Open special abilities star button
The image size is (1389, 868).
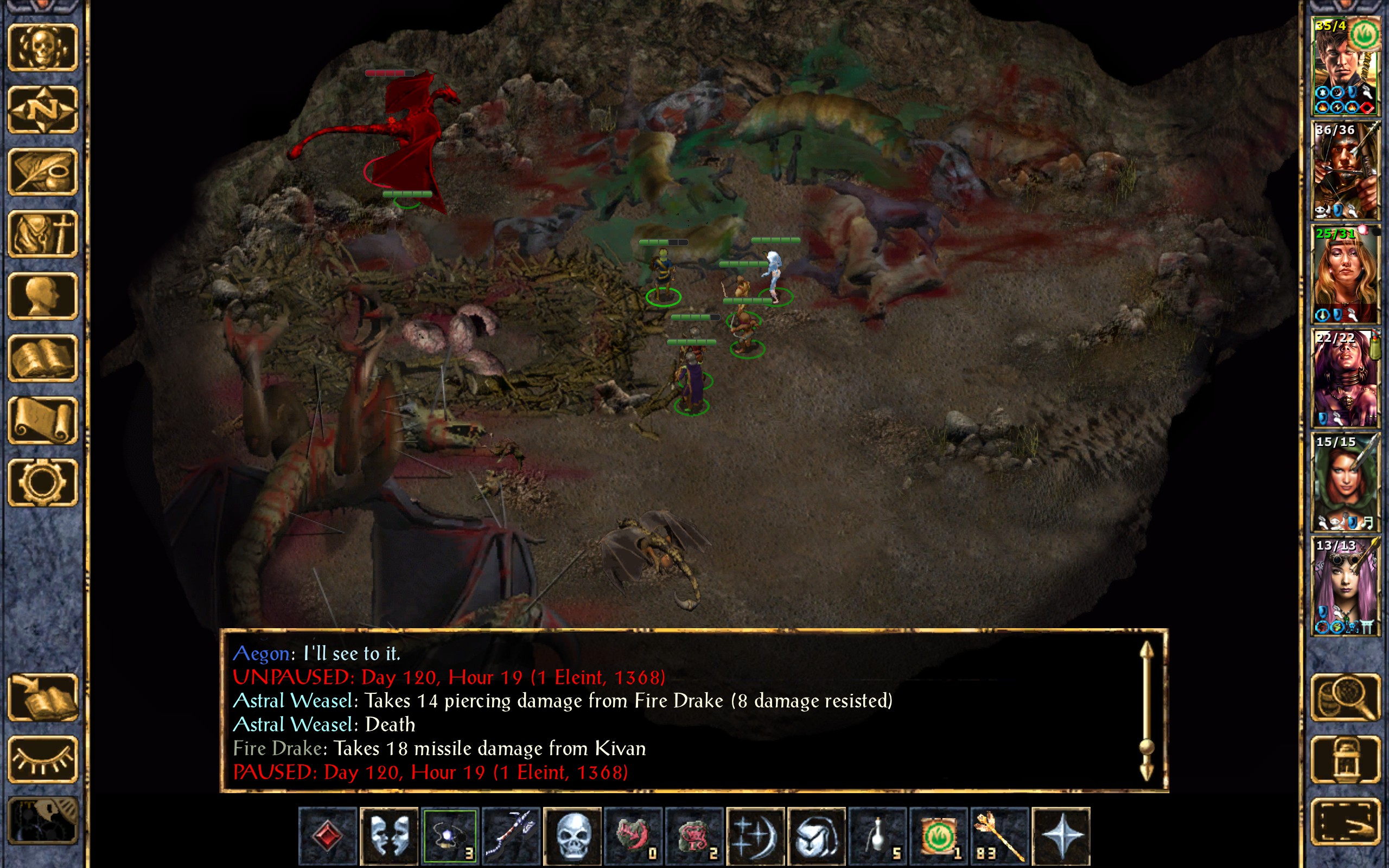point(1061,835)
